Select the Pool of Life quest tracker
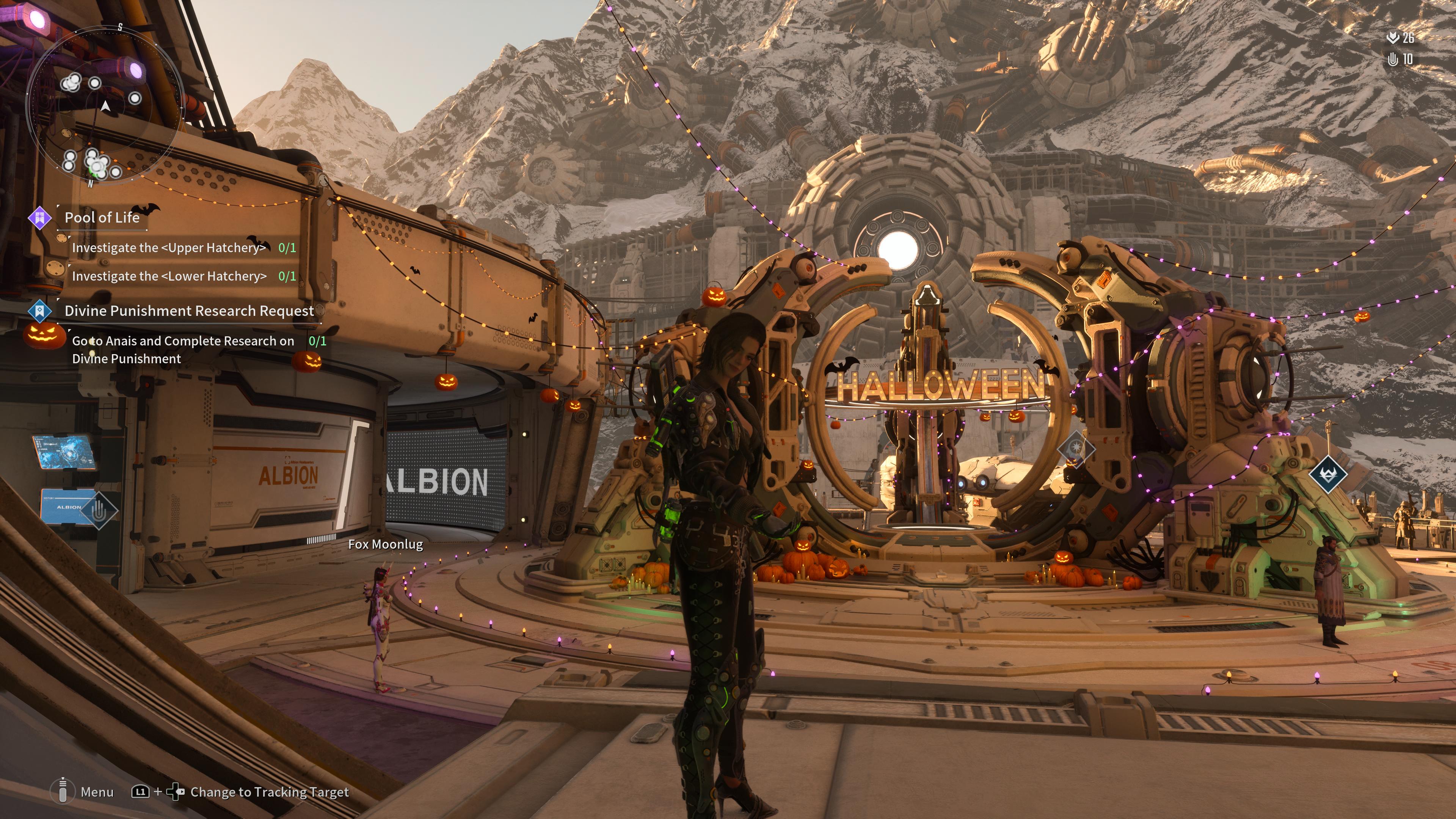1456x819 pixels. (x=102, y=218)
